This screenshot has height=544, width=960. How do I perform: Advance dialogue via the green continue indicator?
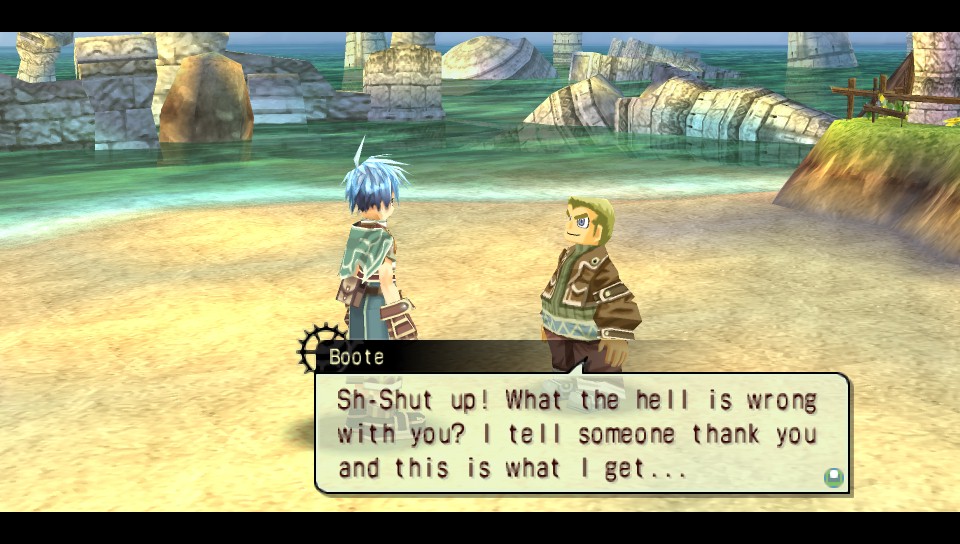click(x=833, y=477)
